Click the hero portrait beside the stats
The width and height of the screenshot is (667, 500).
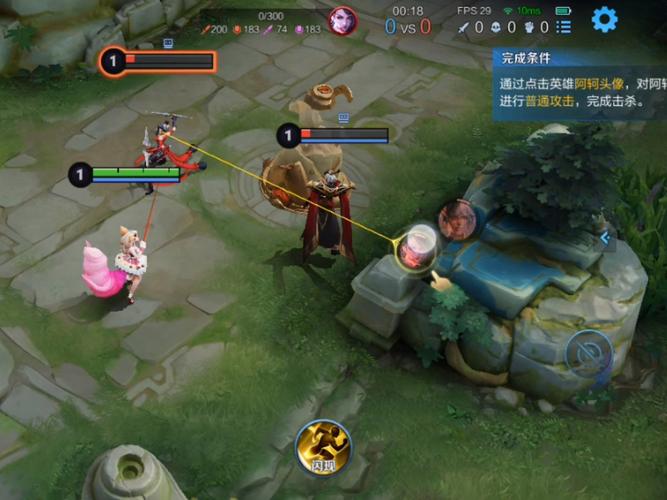(x=342, y=20)
